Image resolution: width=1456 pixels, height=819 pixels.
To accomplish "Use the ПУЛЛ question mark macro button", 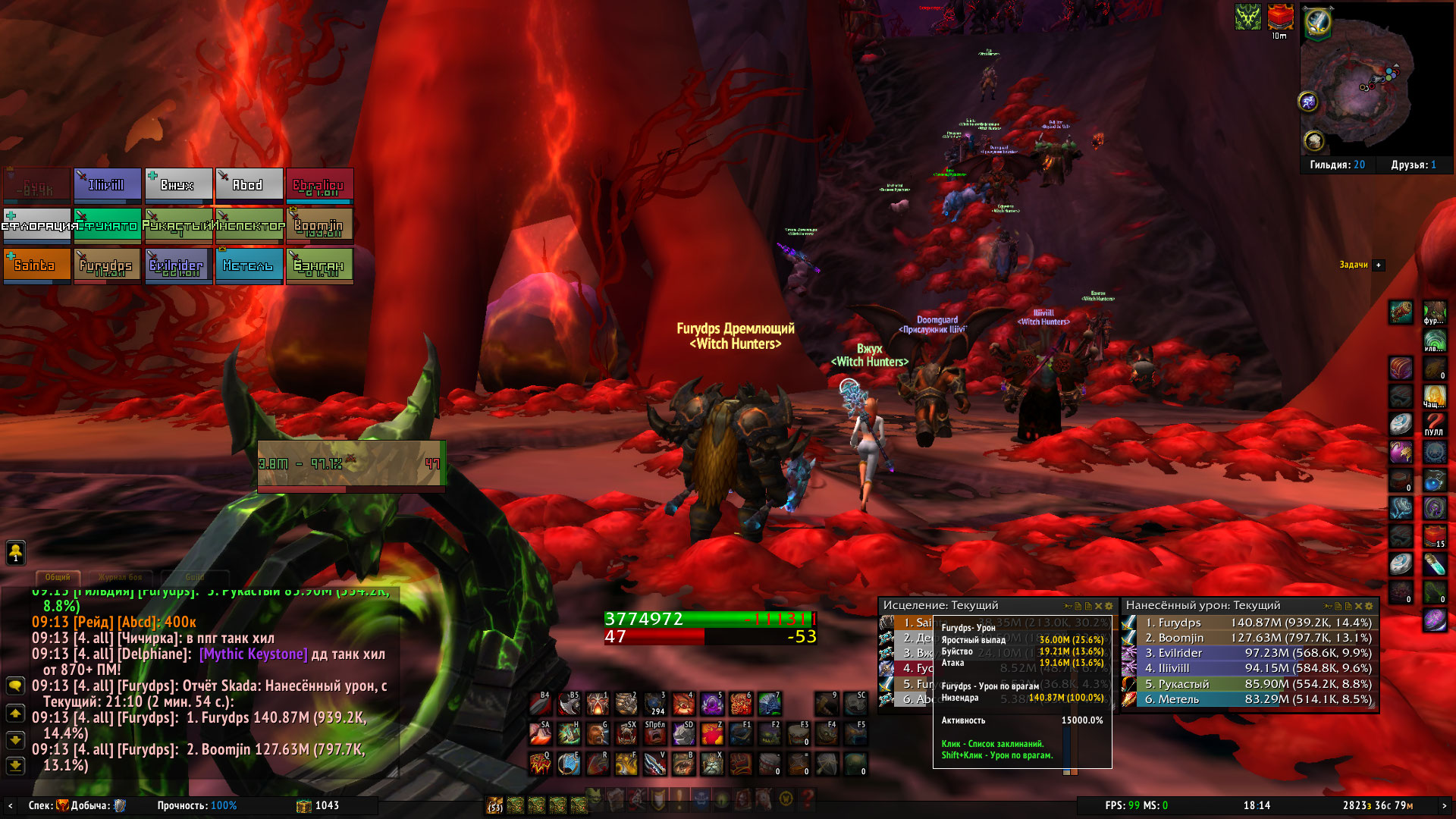I will (1434, 423).
